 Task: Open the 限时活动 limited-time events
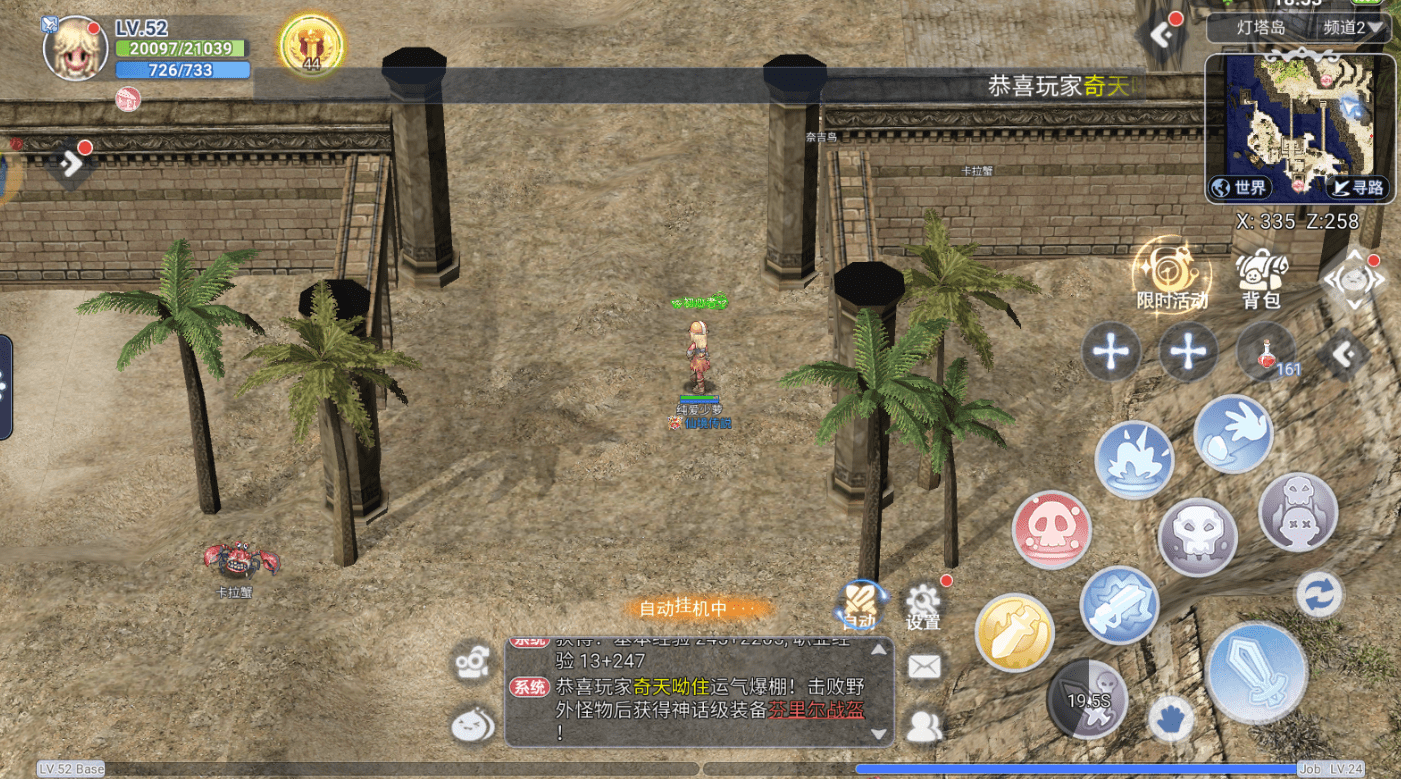1171,274
